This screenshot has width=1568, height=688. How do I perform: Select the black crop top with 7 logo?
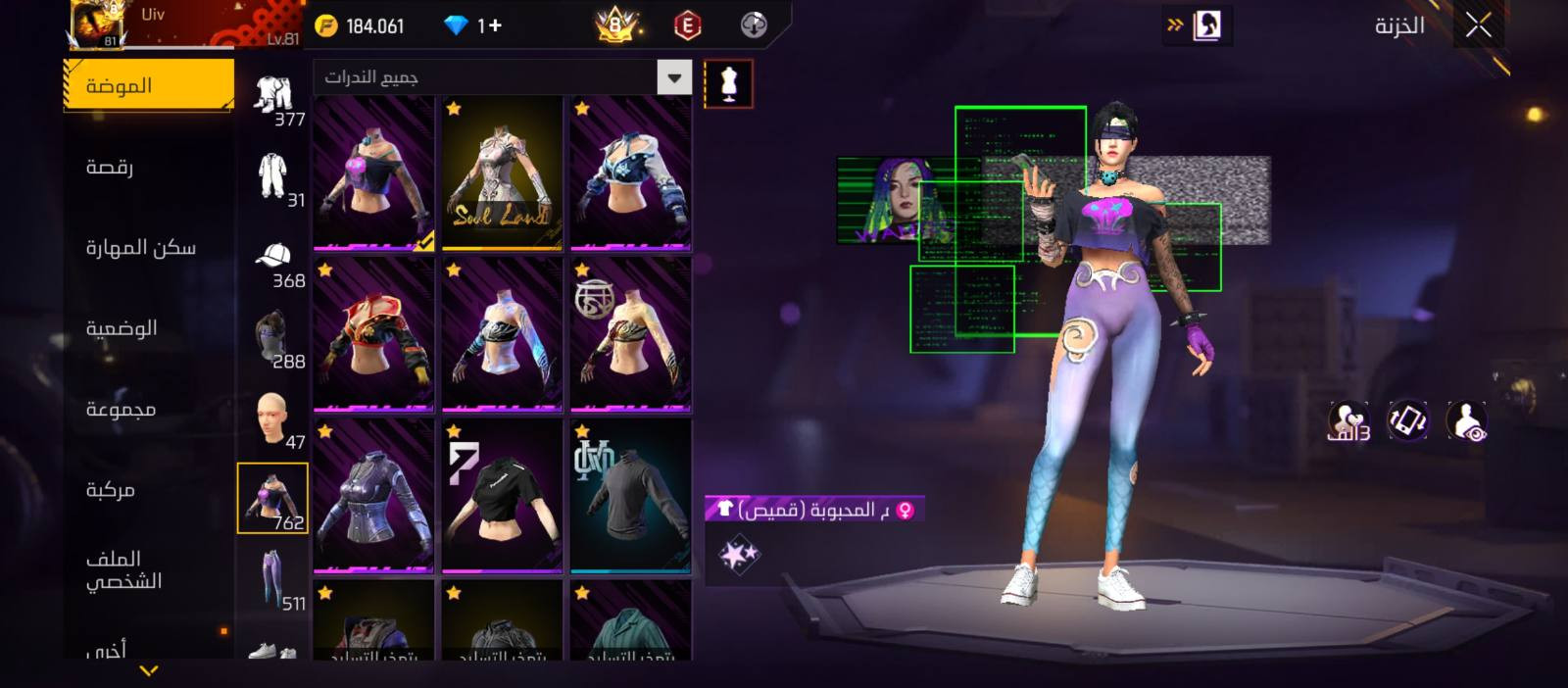click(x=502, y=496)
